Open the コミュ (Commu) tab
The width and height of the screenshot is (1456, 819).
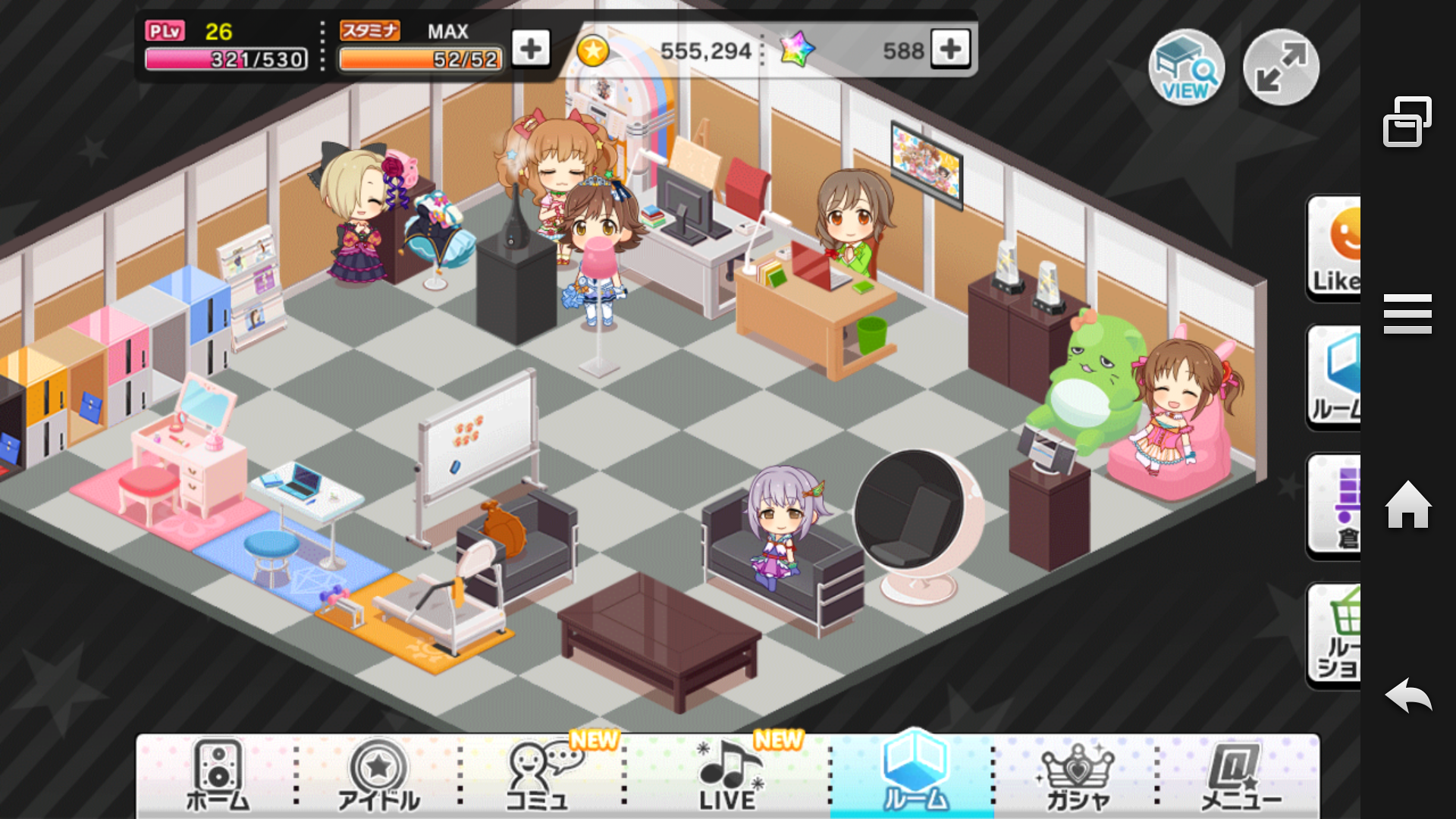pyautogui.click(x=540, y=775)
